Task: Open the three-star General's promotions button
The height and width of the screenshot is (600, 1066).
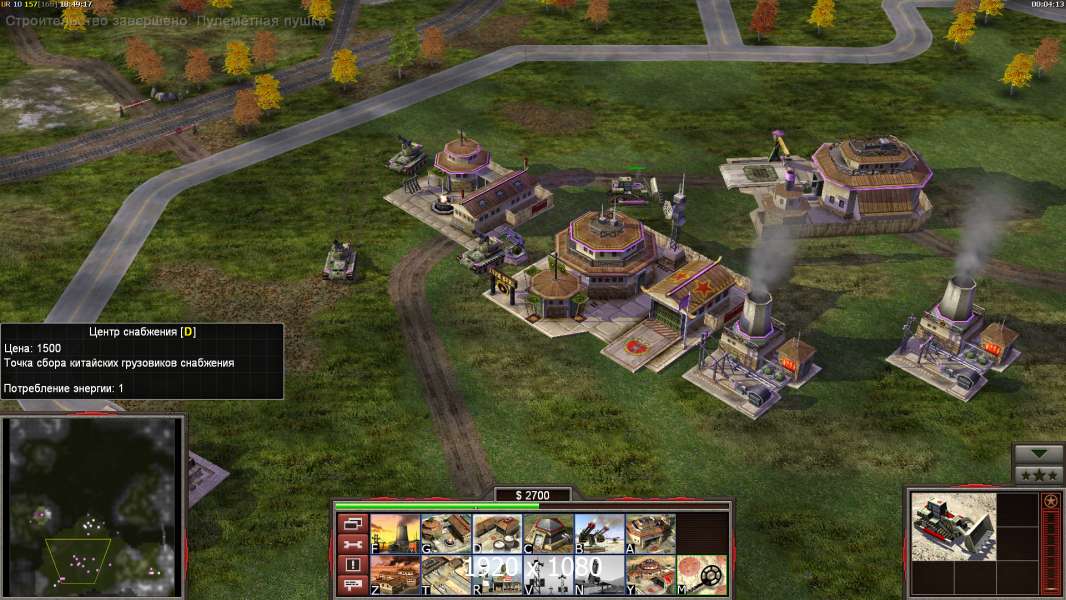Action: pos(1039,475)
